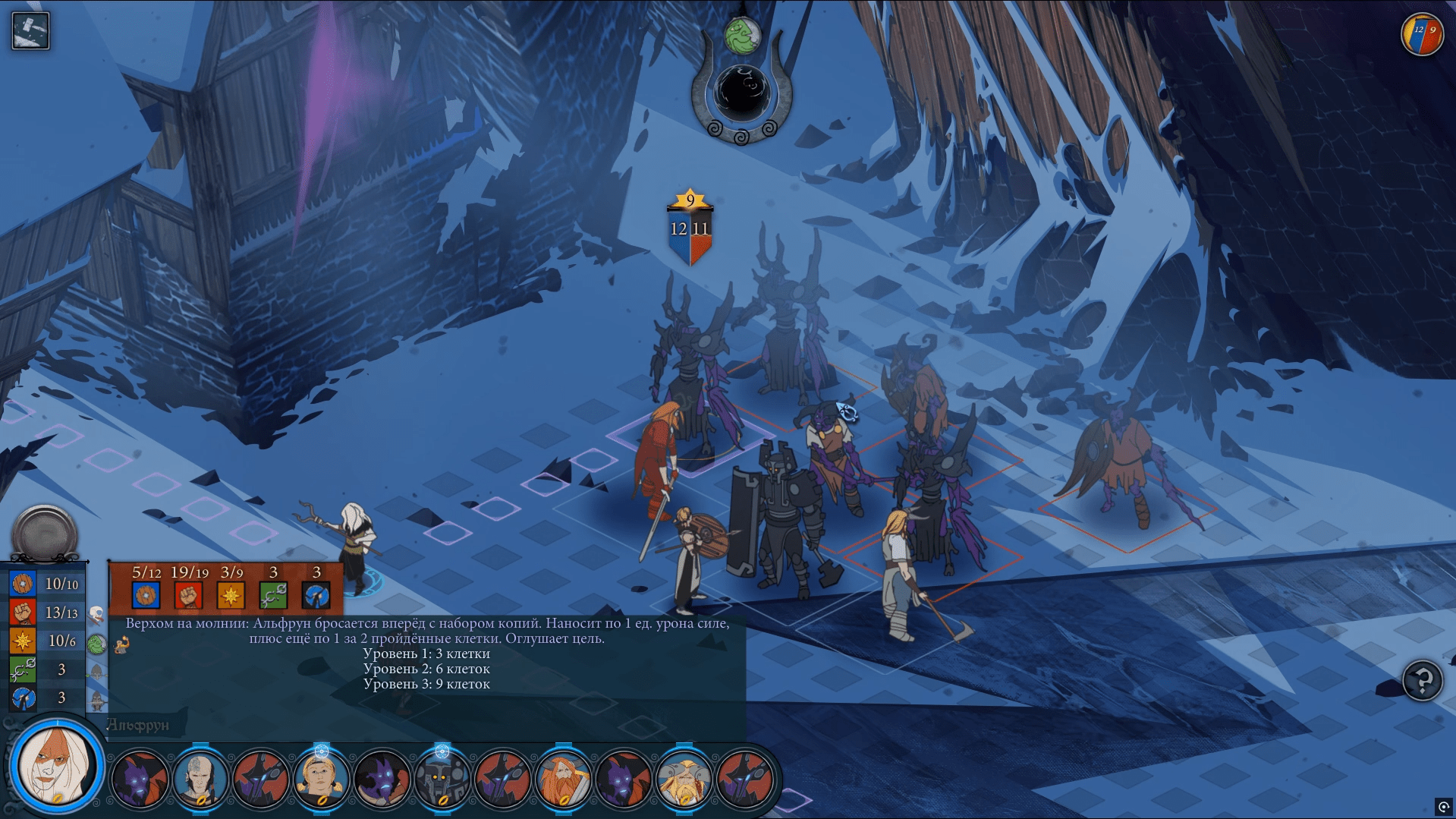This screenshot has width=1456, height=819.
Task: Select the small lightning rider ability icon
Action: [121, 645]
